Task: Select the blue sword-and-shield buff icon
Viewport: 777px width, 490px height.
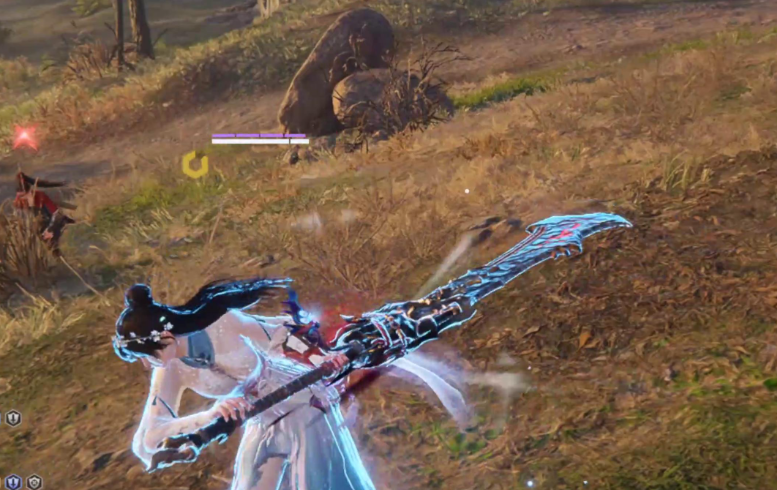Action: (12, 482)
